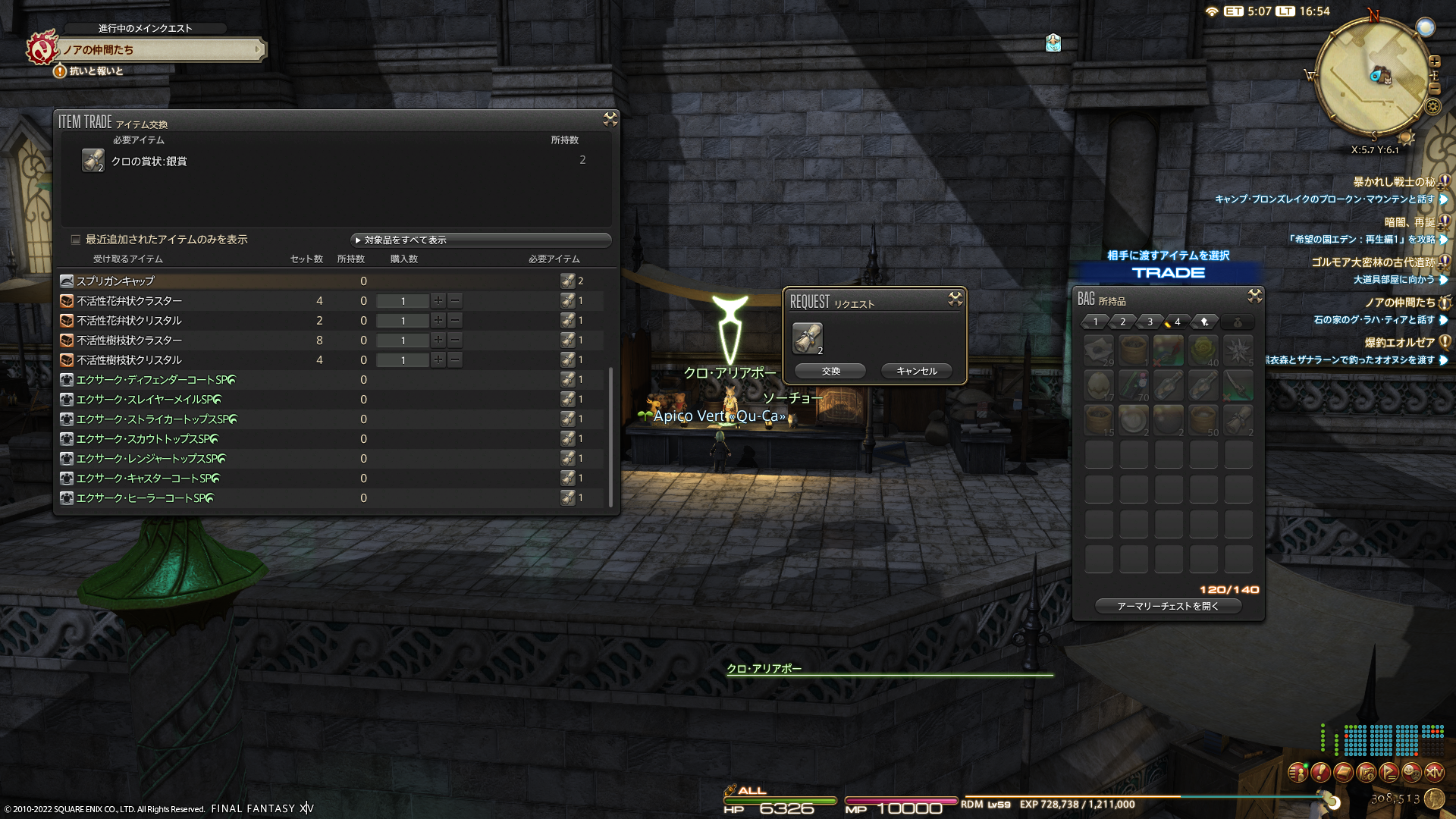This screenshot has height=819, width=1456.
Task: Decrease 不活性樹枝状クリスタル purchase quantity
Action: pos(455,359)
